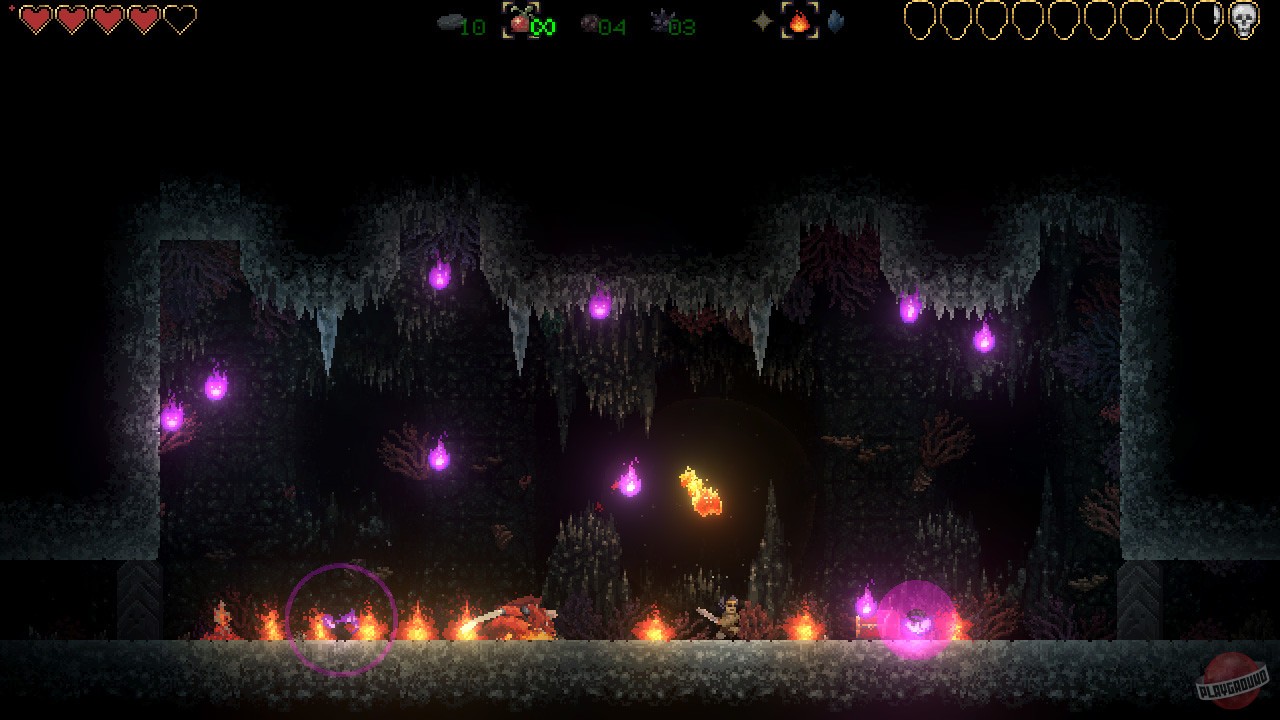Click the gold diamond spark icon
Screen dimensions: 1280x720
pyautogui.click(x=764, y=23)
